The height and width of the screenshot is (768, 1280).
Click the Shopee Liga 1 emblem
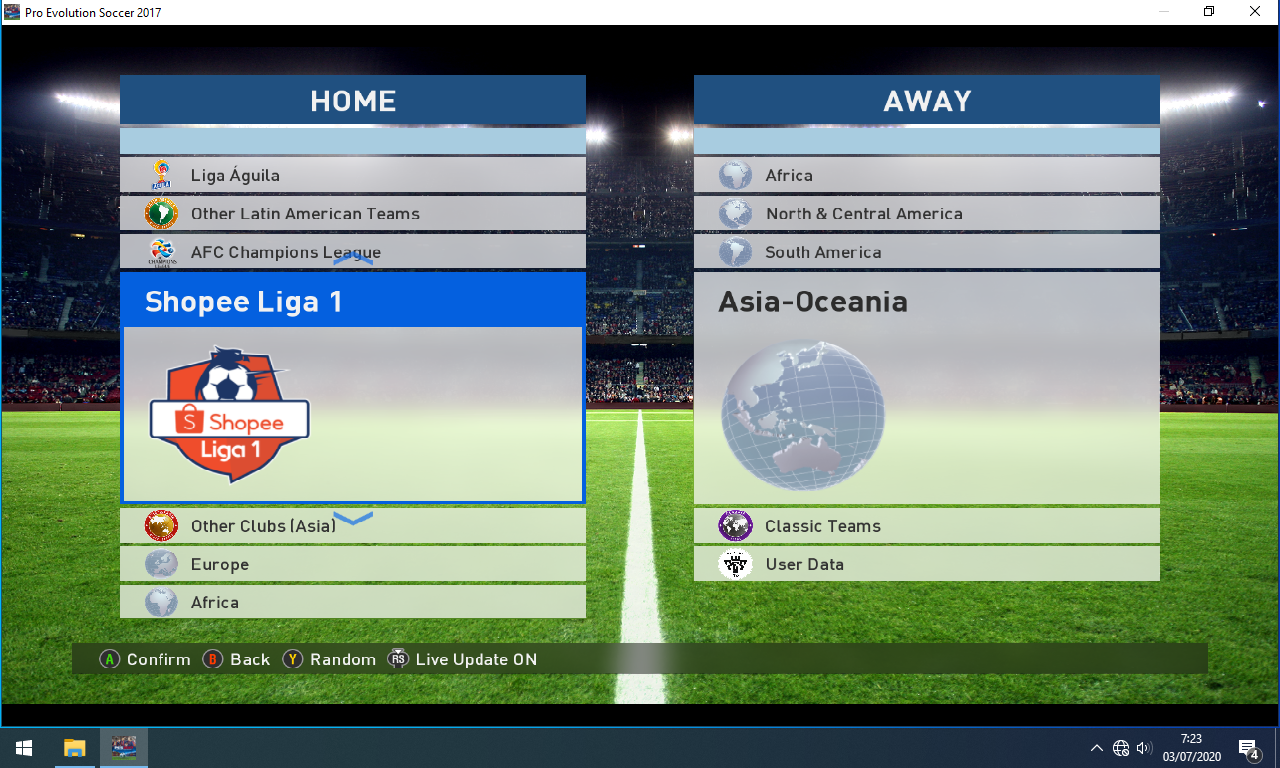pos(229,413)
